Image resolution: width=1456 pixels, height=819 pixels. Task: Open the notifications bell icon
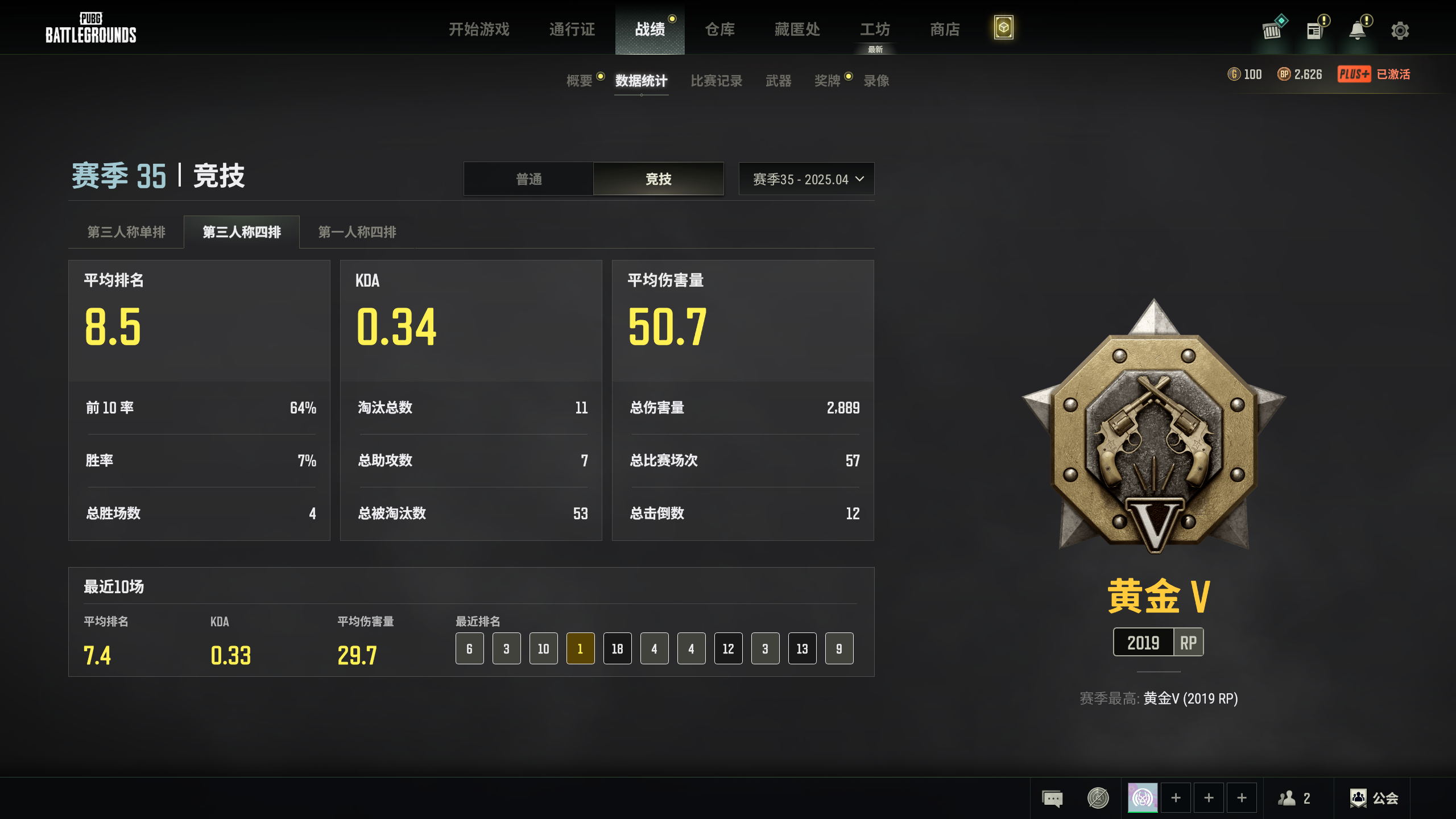pyautogui.click(x=1357, y=30)
